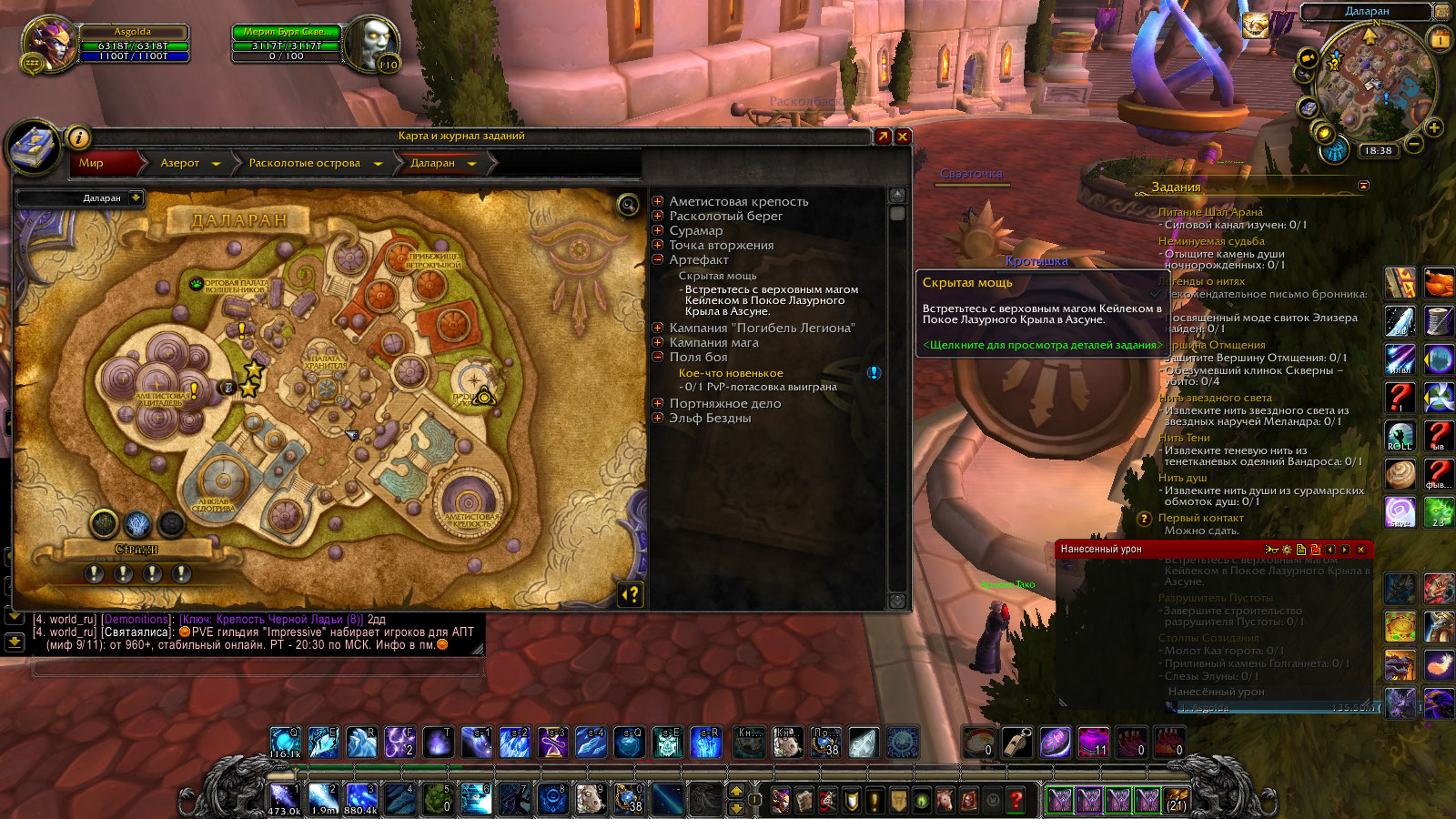Open the Расколотые острова breadcrumb dropdown

[378, 164]
